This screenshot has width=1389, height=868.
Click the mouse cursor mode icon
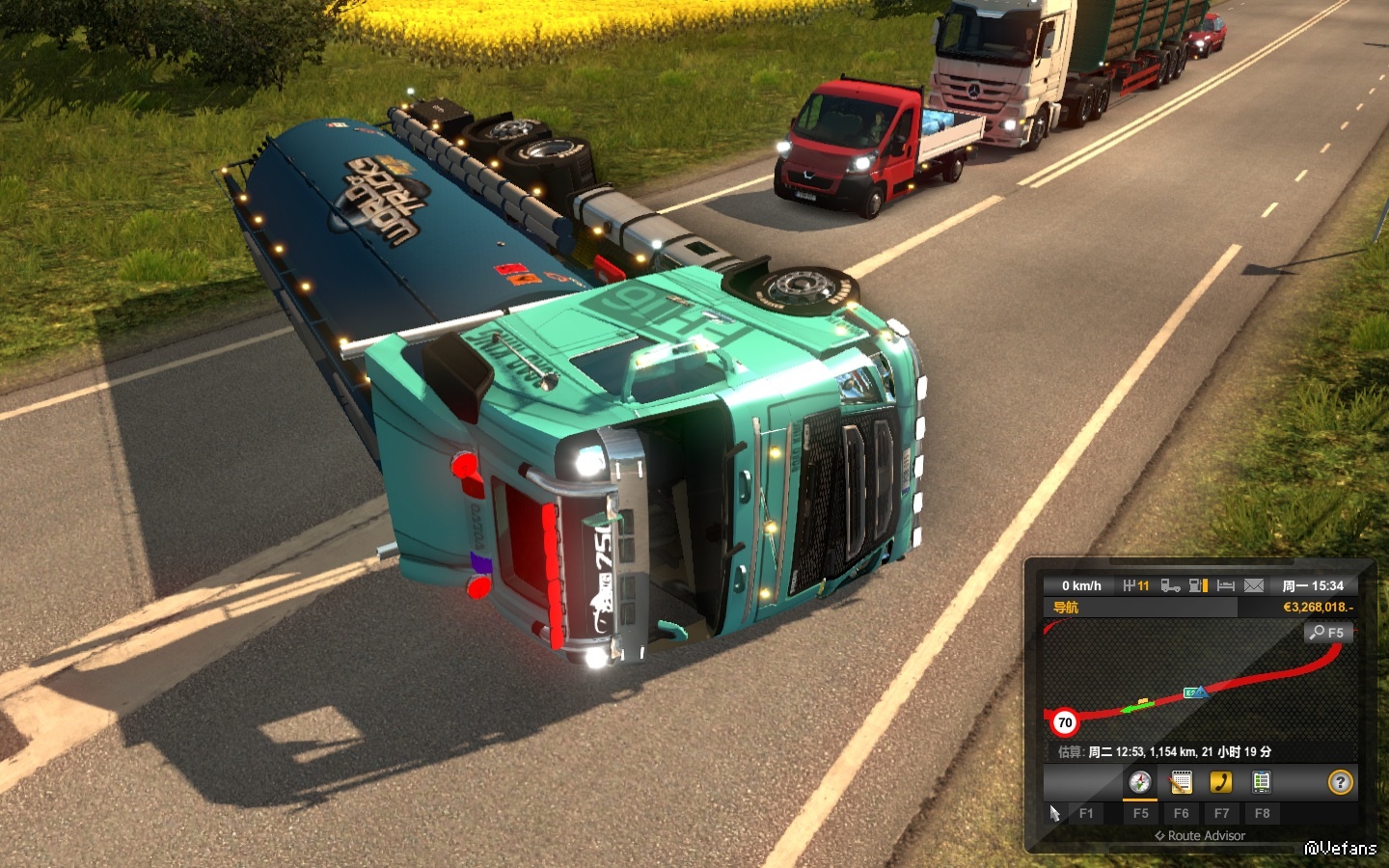(x=1054, y=813)
